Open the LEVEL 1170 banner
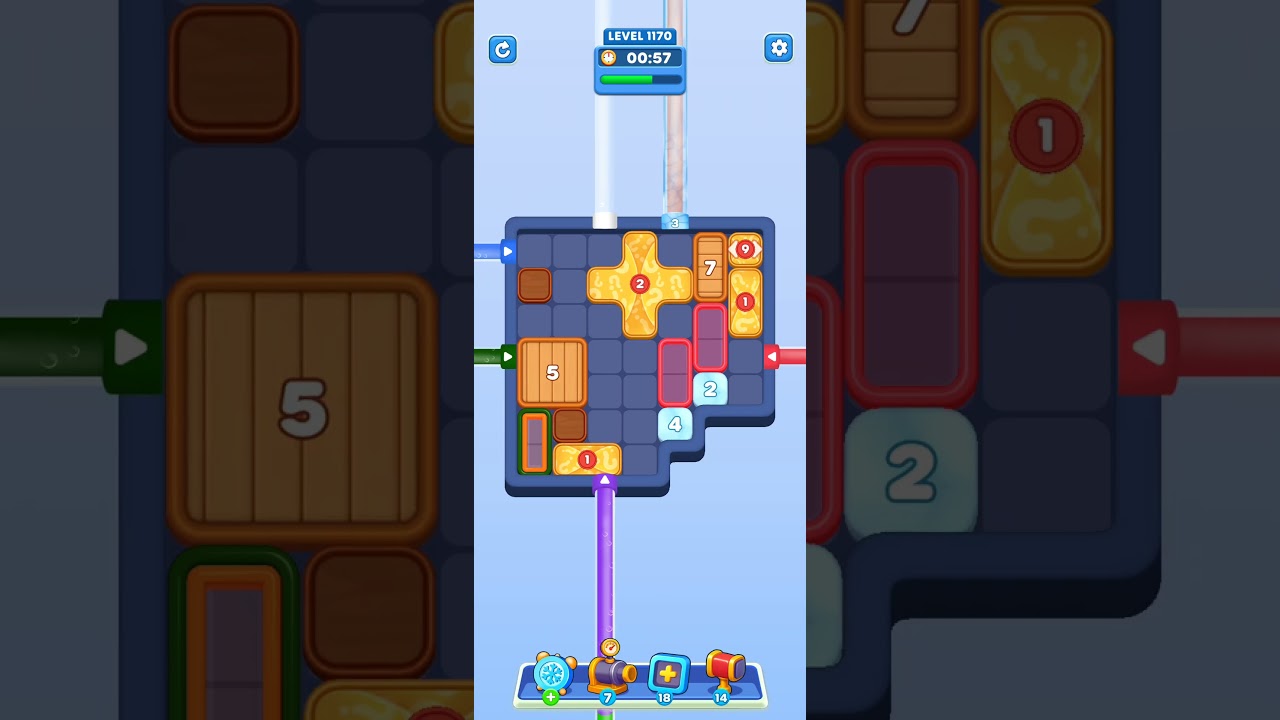Screen dimensions: 1280x720 (x=639, y=35)
